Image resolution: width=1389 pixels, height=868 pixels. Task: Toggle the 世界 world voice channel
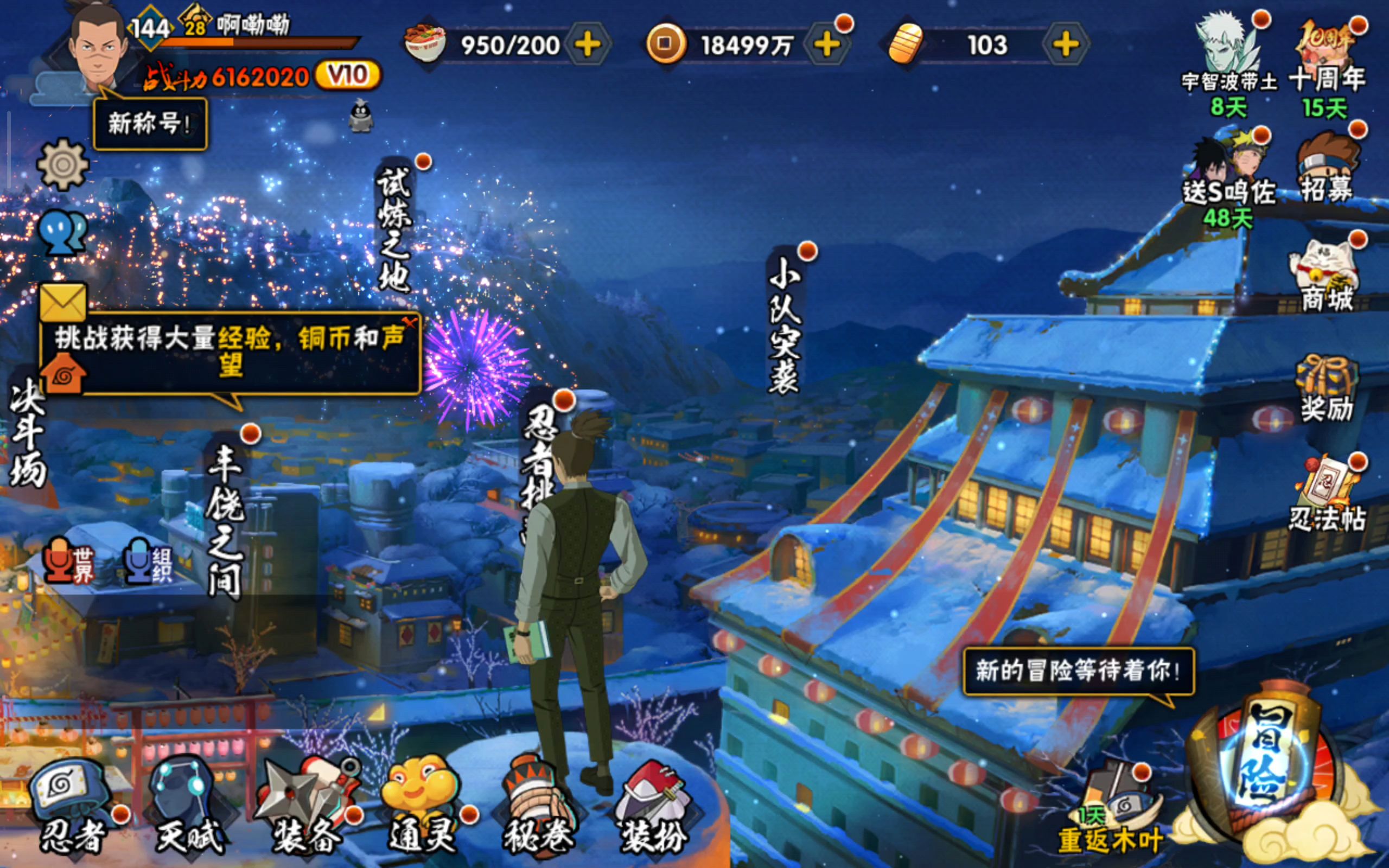(x=69, y=561)
